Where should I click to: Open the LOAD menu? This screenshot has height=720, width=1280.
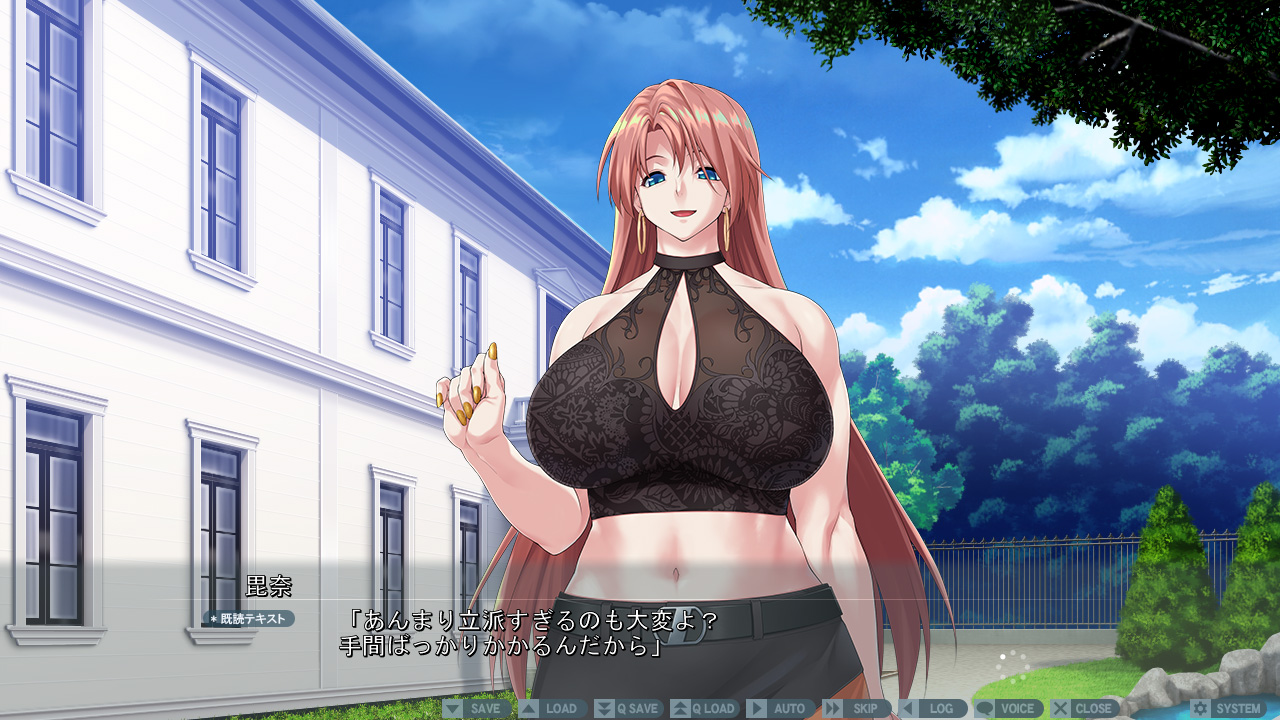click(x=552, y=708)
